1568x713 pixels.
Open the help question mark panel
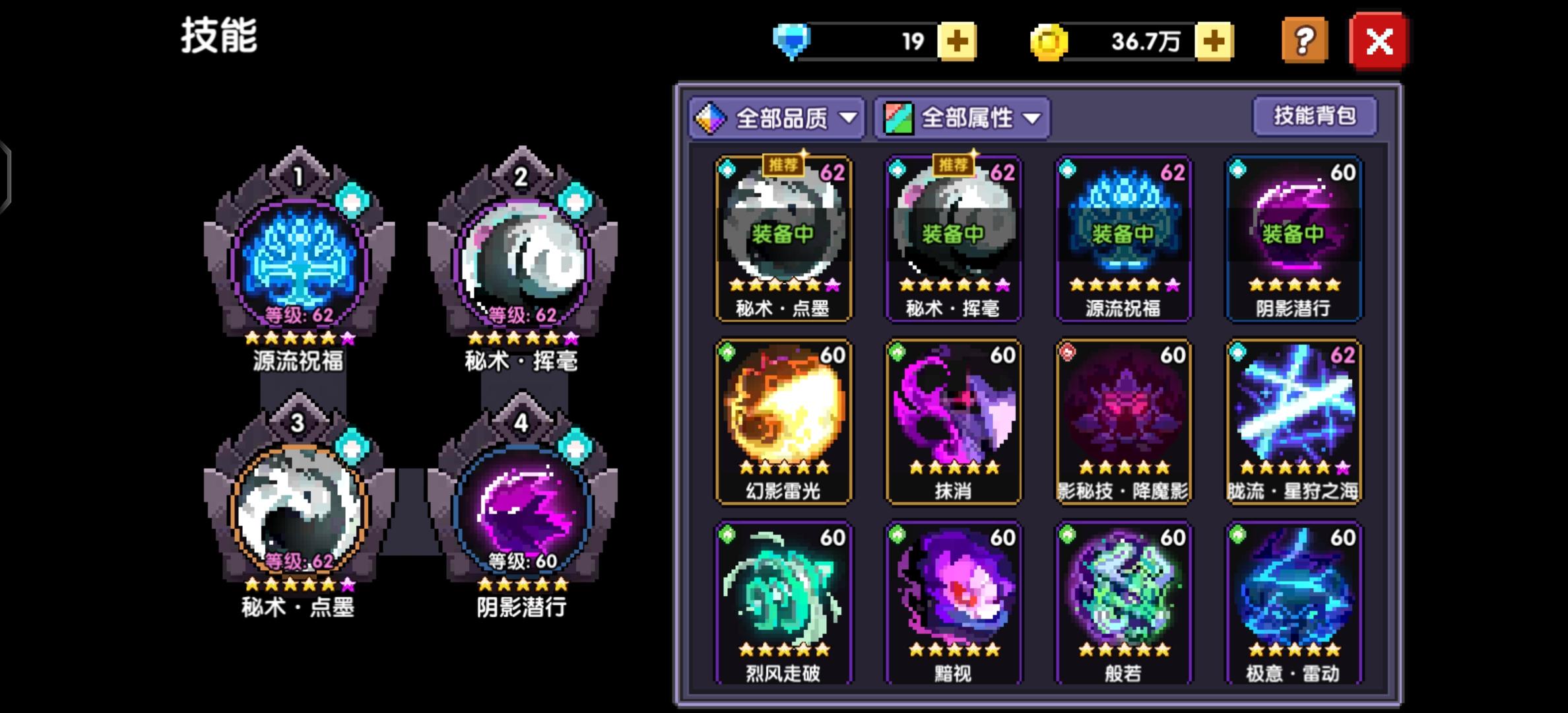[x=1305, y=41]
